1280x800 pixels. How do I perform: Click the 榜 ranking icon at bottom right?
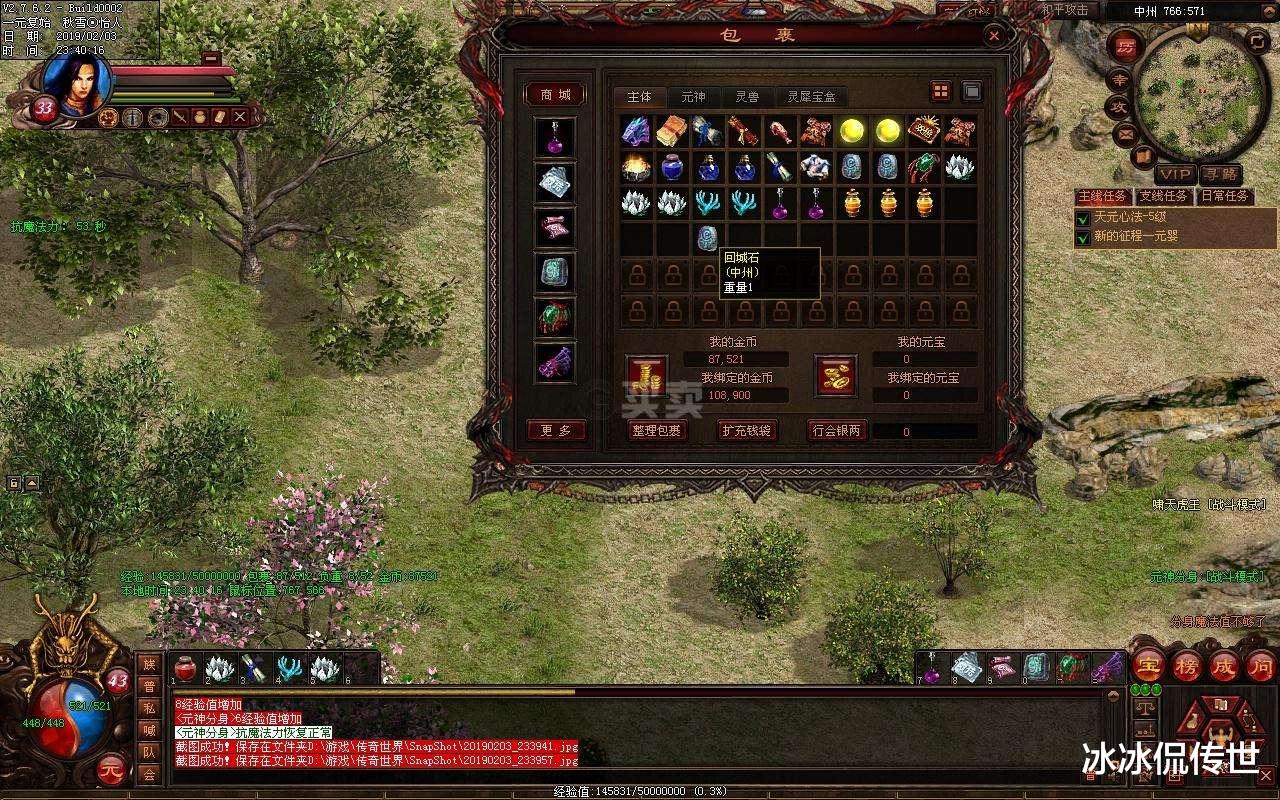(x=1186, y=667)
